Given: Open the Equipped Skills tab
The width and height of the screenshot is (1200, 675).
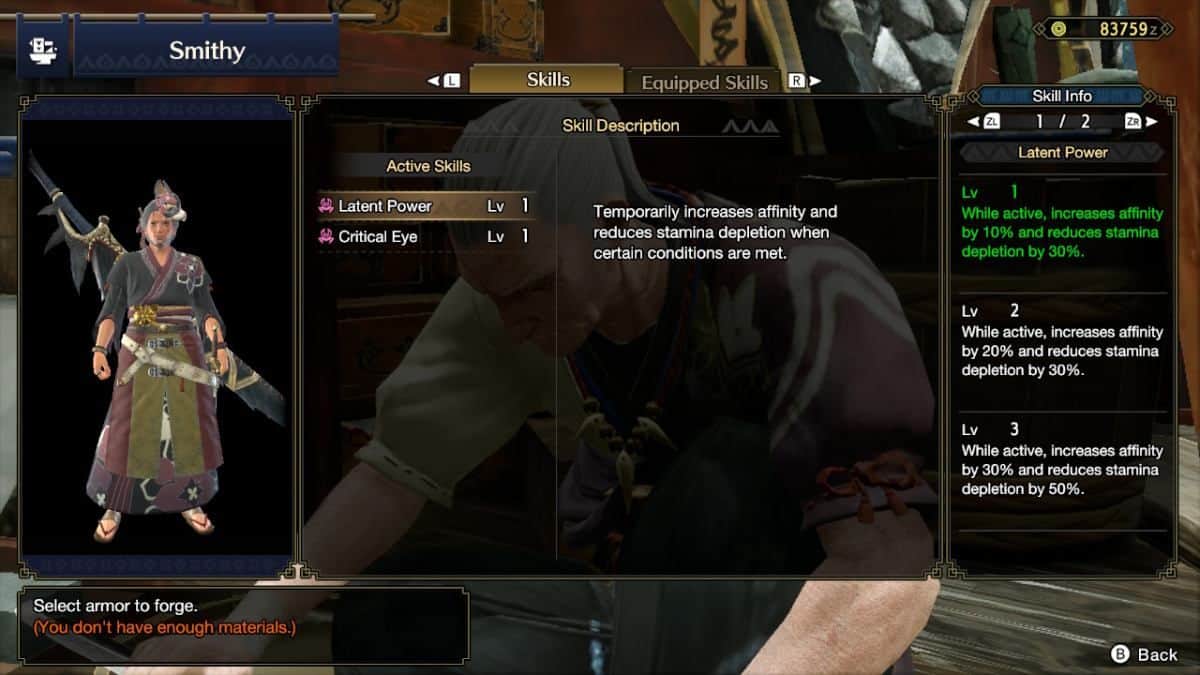Looking at the screenshot, I should pos(704,82).
